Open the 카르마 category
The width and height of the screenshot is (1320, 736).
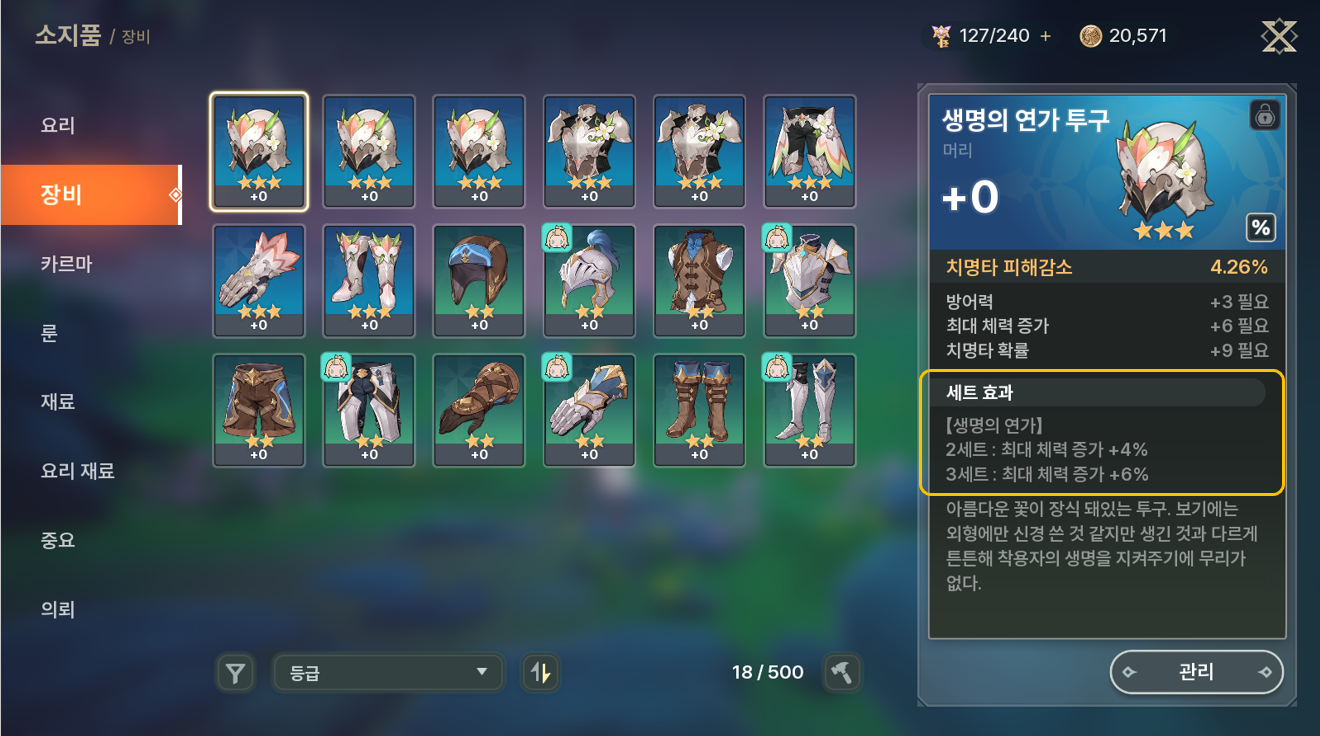pyautogui.click(x=66, y=264)
